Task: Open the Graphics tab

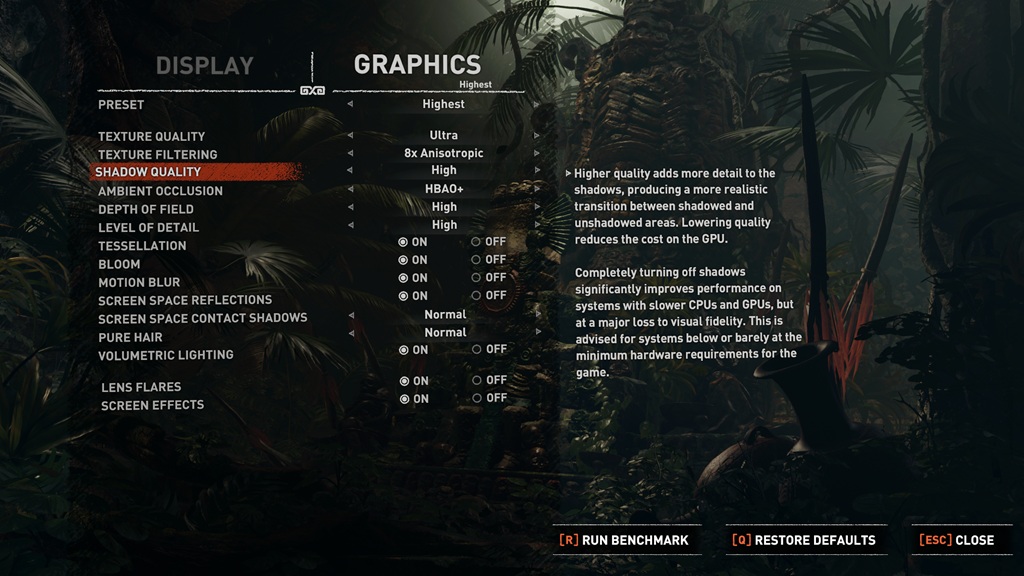Action: point(417,65)
